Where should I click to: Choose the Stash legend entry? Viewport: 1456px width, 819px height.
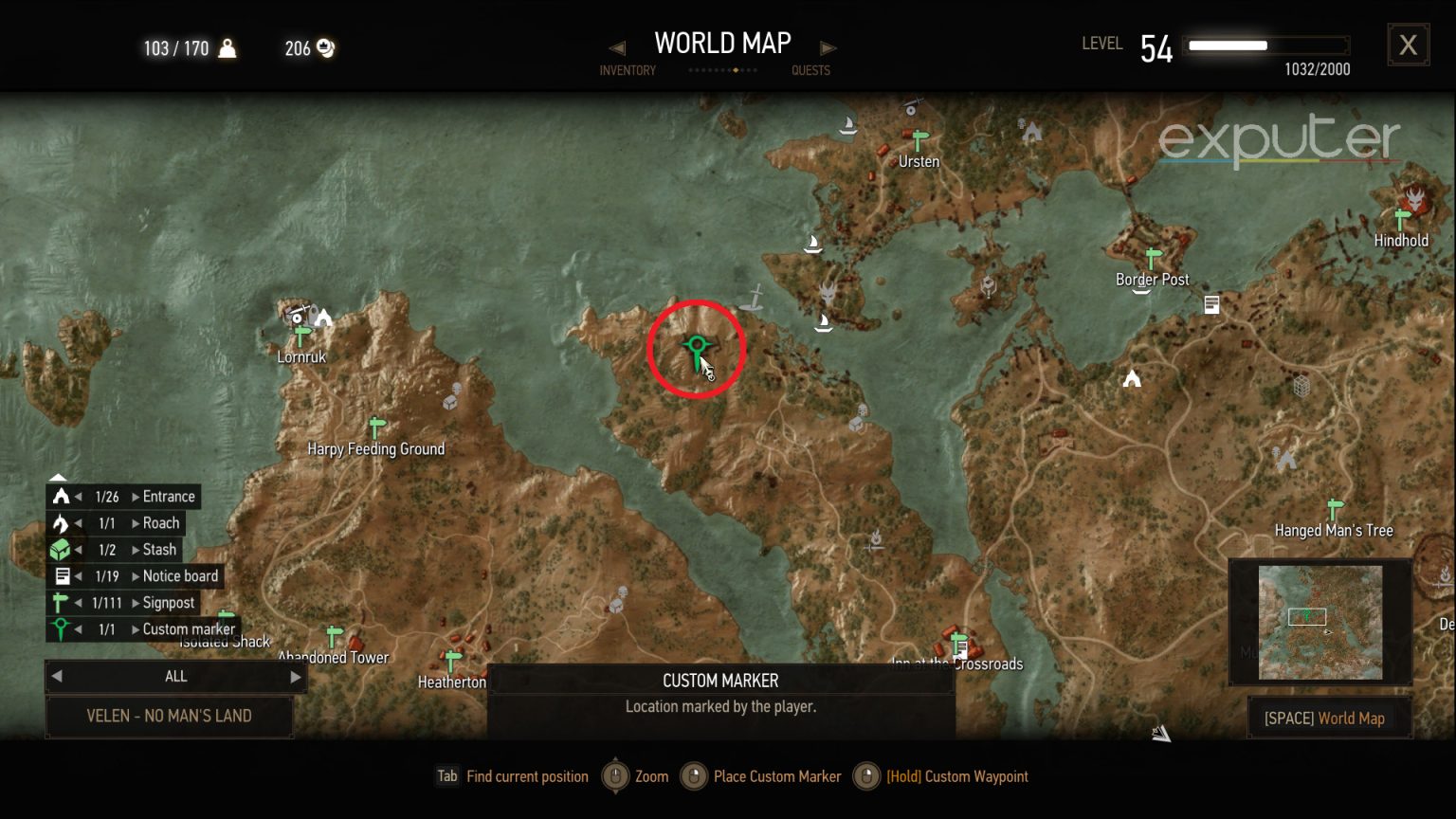(x=159, y=550)
